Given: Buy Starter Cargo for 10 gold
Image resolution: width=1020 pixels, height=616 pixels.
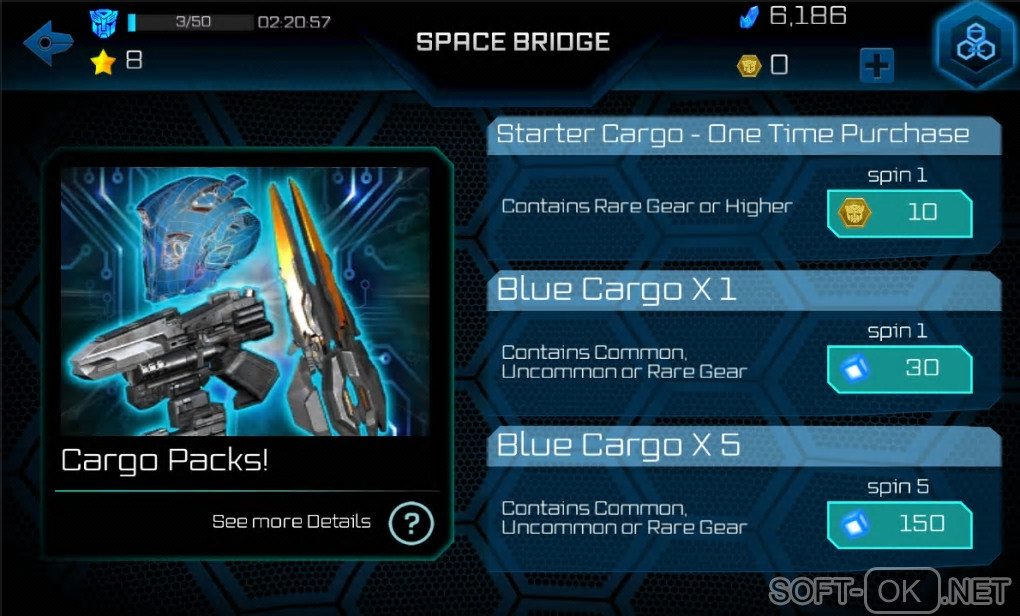Looking at the screenshot, I should coord(899,213).
